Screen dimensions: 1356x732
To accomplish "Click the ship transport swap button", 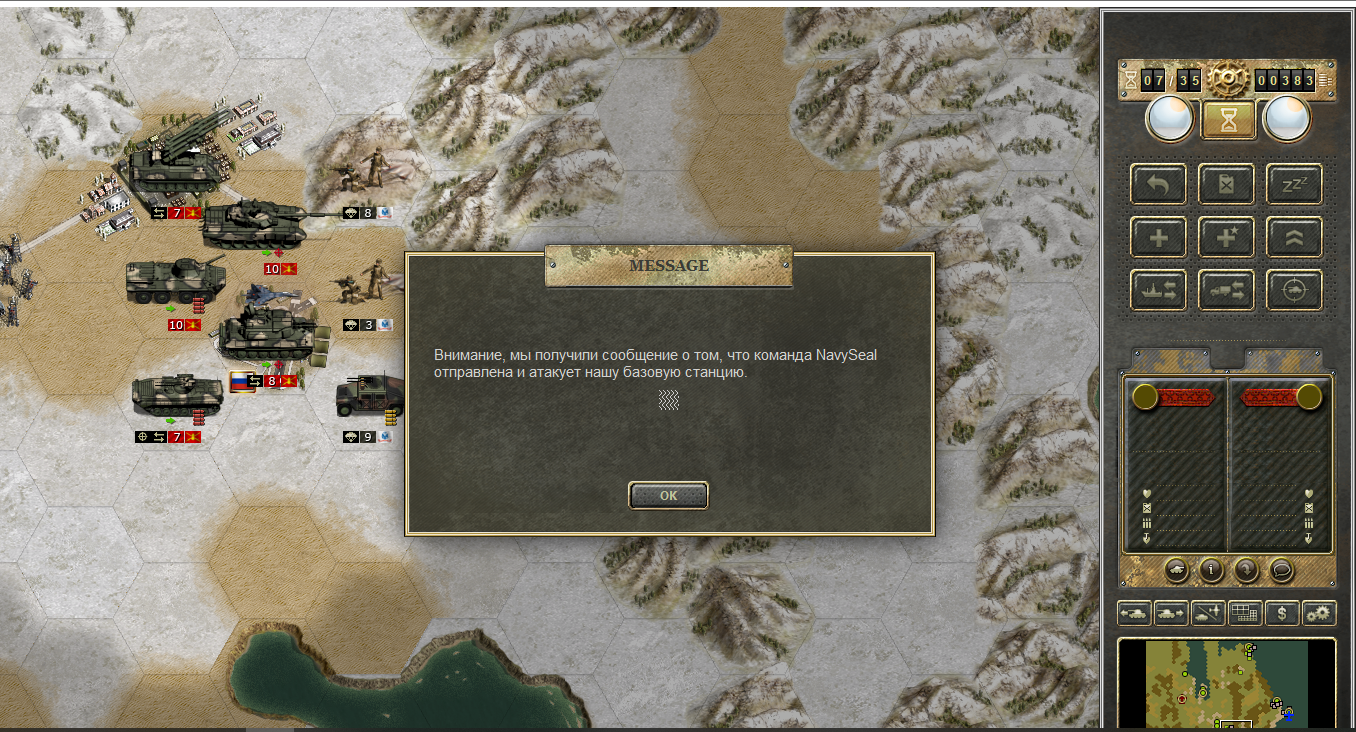I will coord(1158,291).
